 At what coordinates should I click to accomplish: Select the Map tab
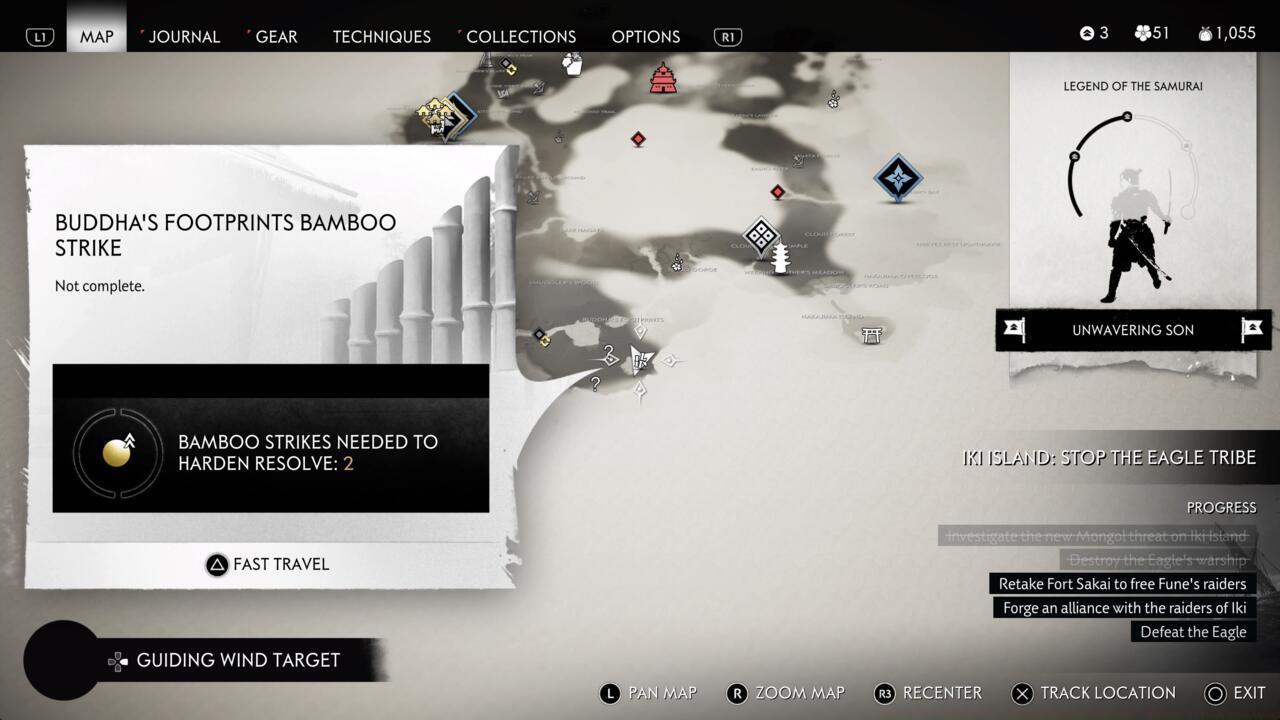pyautogui.click(x=97, y=36)
